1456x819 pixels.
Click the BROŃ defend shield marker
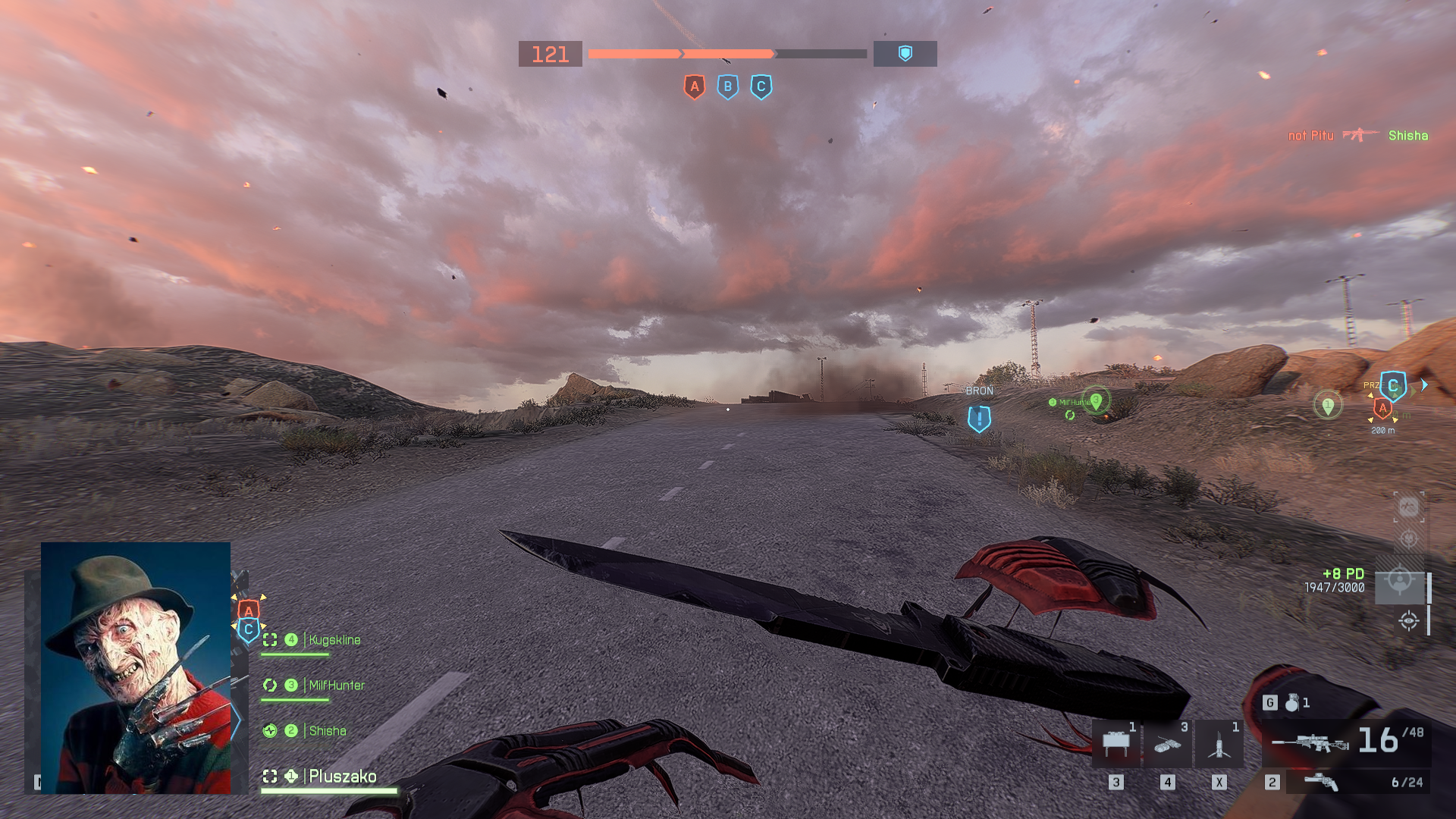tap(979, 418)
